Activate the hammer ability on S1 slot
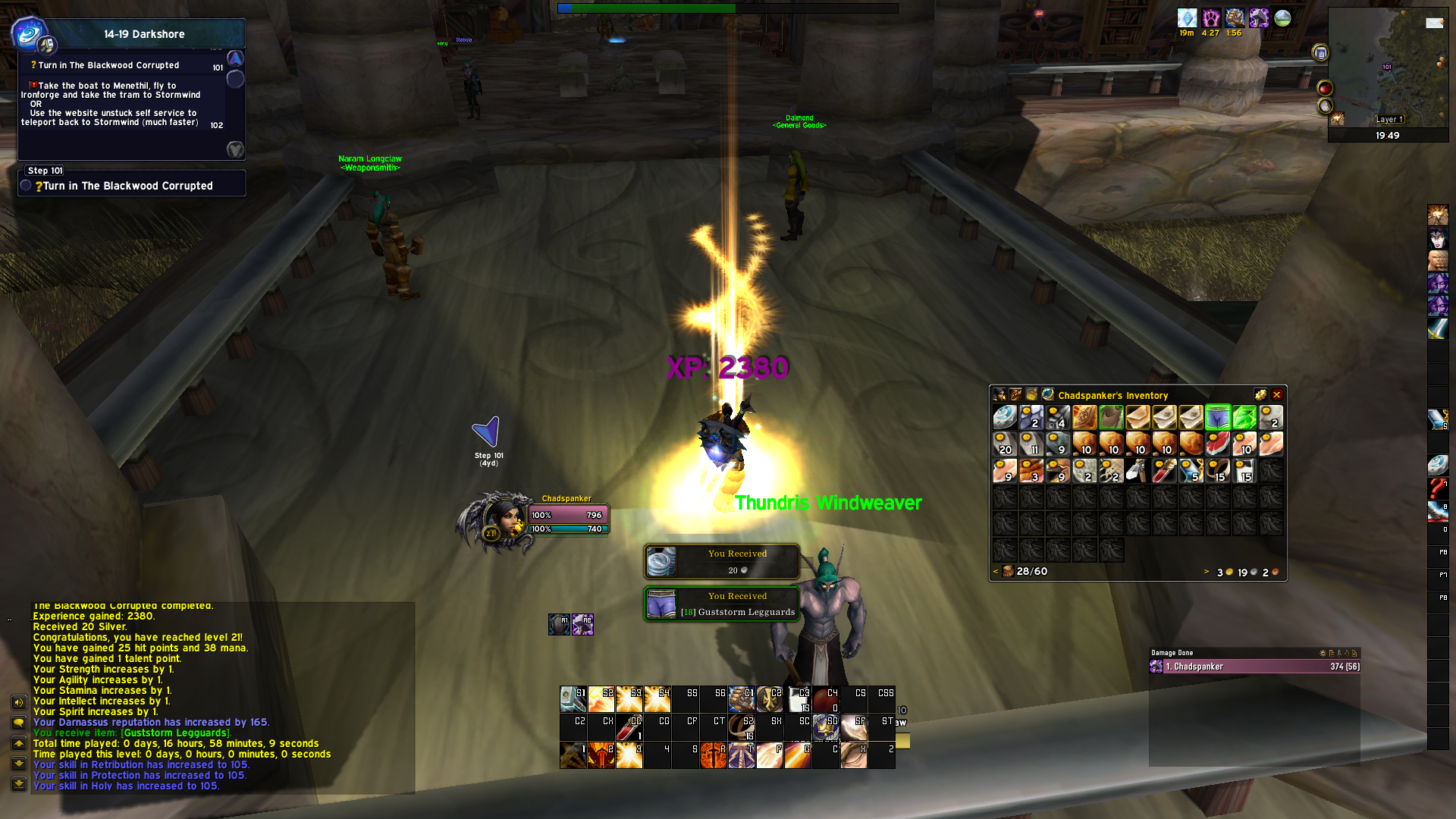This screenshot has height=819, width=1456. [573, 699]
